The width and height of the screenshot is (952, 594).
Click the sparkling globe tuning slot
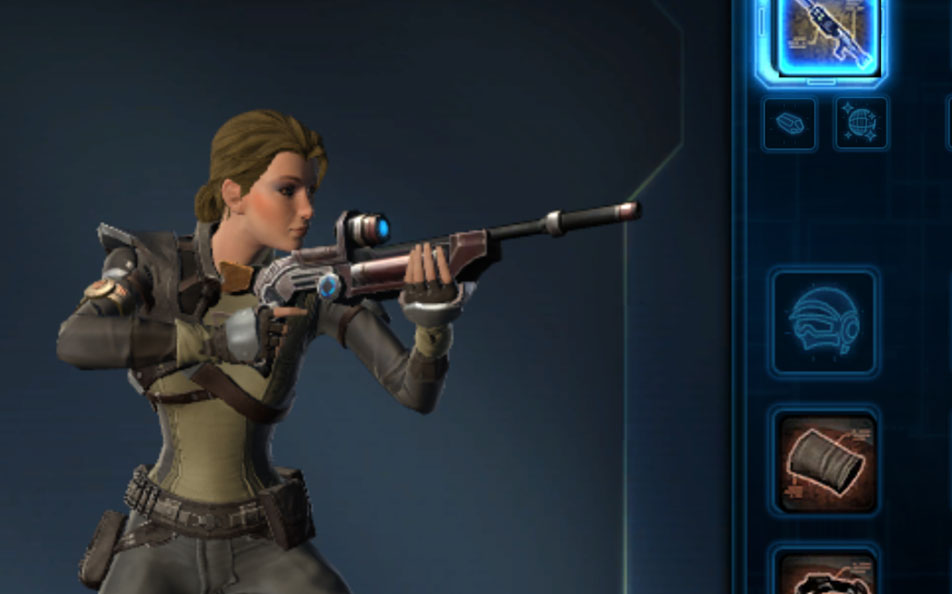pos(861,124)
